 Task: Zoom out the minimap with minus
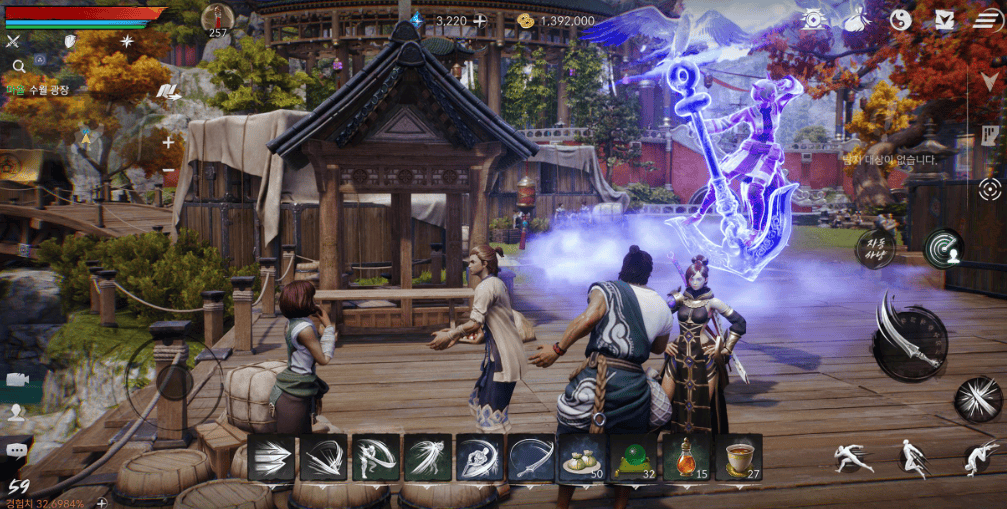pyautogui.click(x=168, y=172)
